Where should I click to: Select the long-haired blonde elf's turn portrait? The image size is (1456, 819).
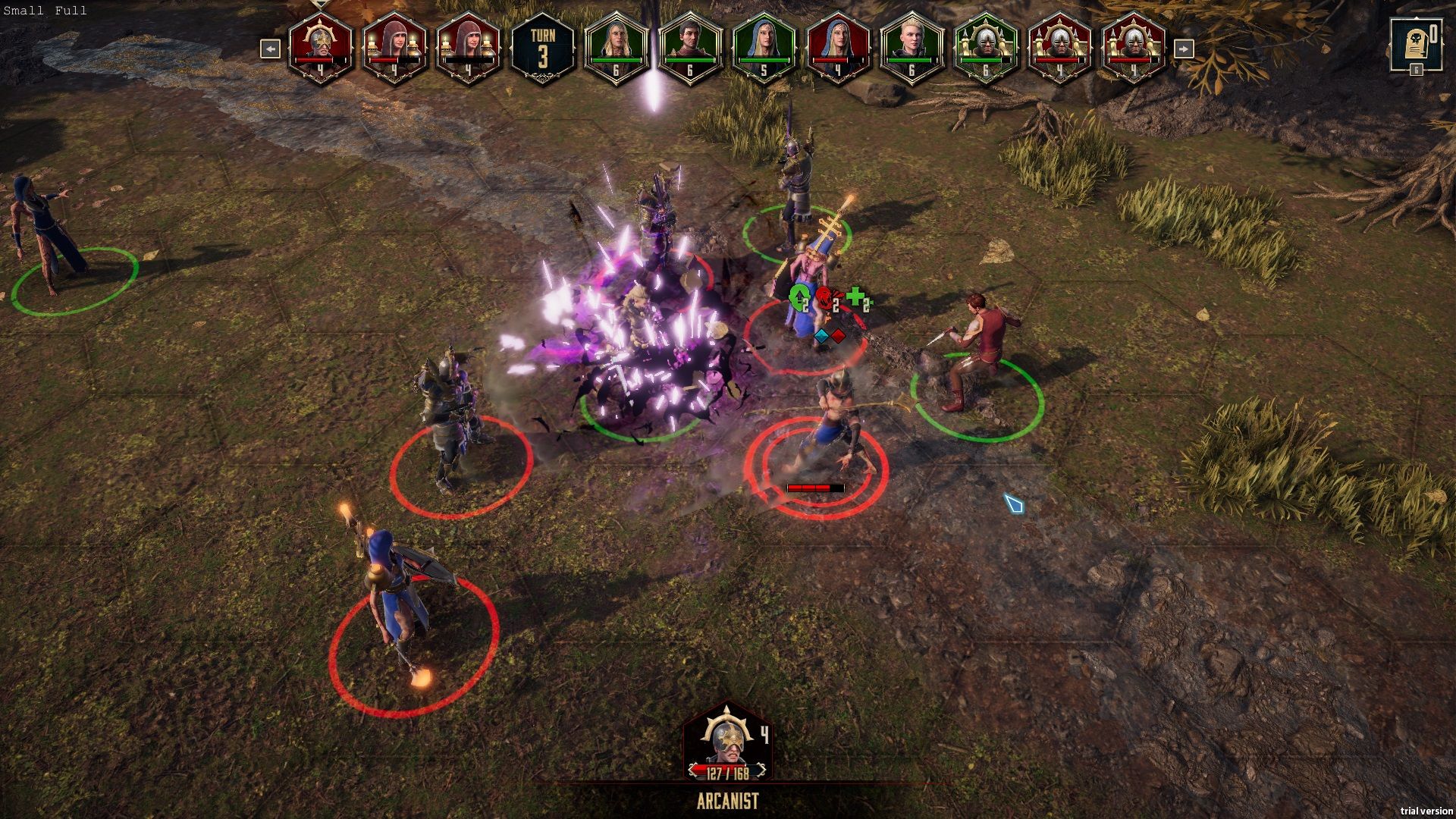[616, 47]
